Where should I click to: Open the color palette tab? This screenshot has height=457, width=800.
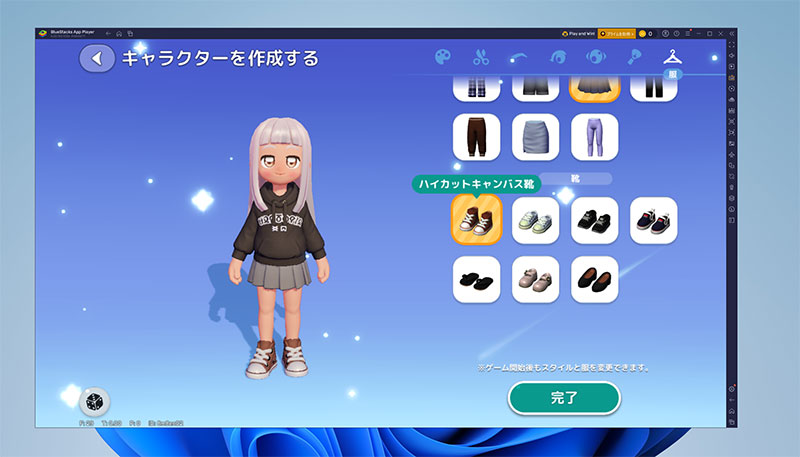(443, 57)
